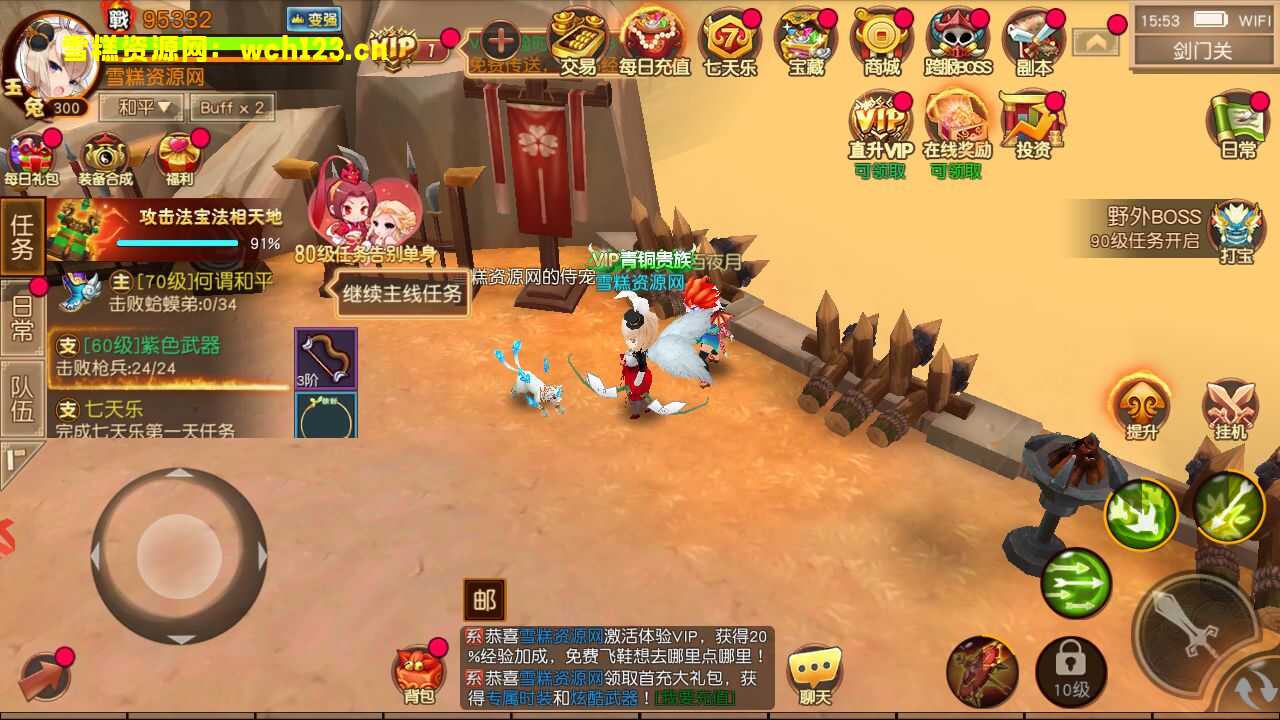Claim the 在线奖励 online reward chest
This screenshot has width=1280, height=720.
[x=956, y=127]
